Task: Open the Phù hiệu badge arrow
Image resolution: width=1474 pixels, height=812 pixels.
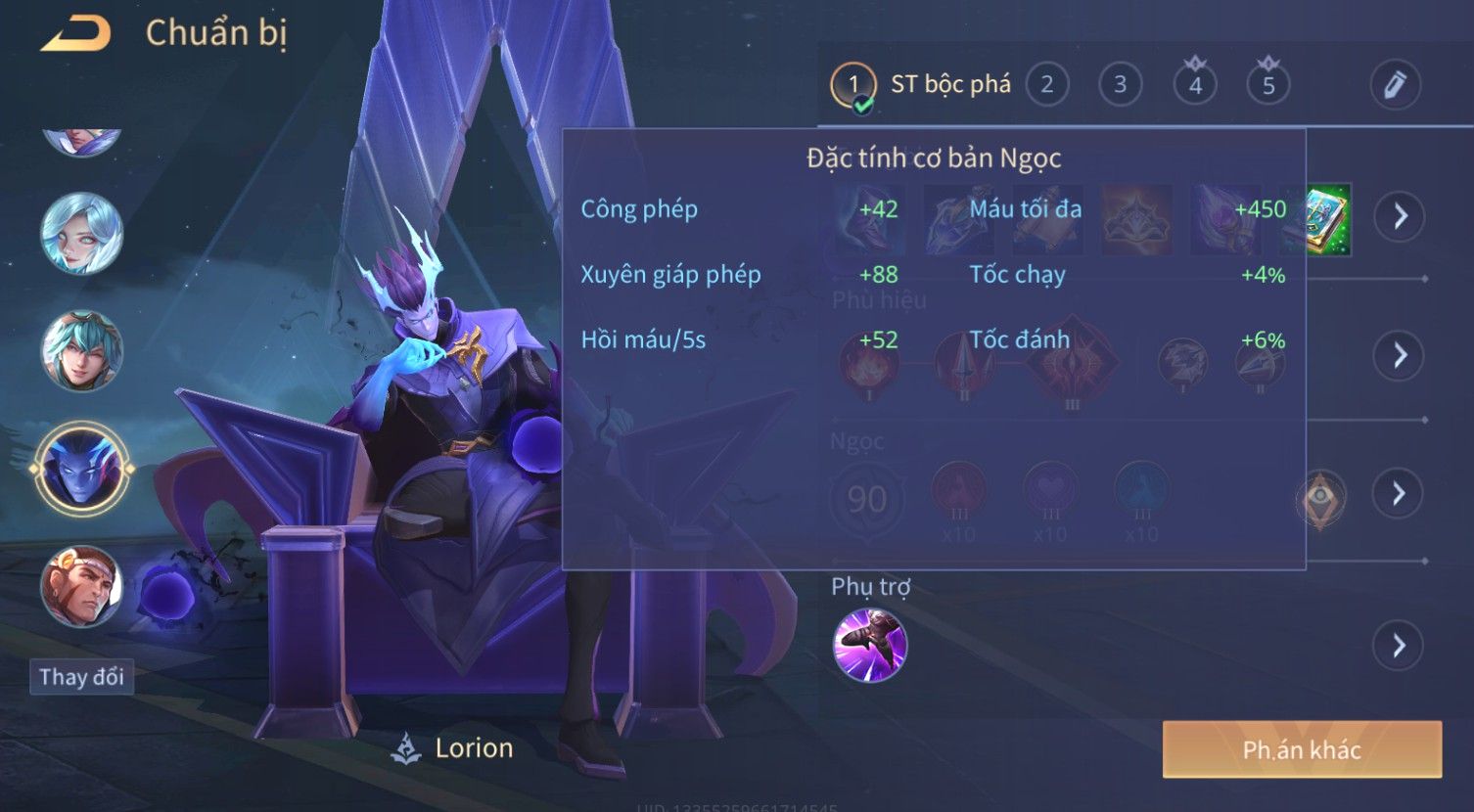Action: 1399,355
